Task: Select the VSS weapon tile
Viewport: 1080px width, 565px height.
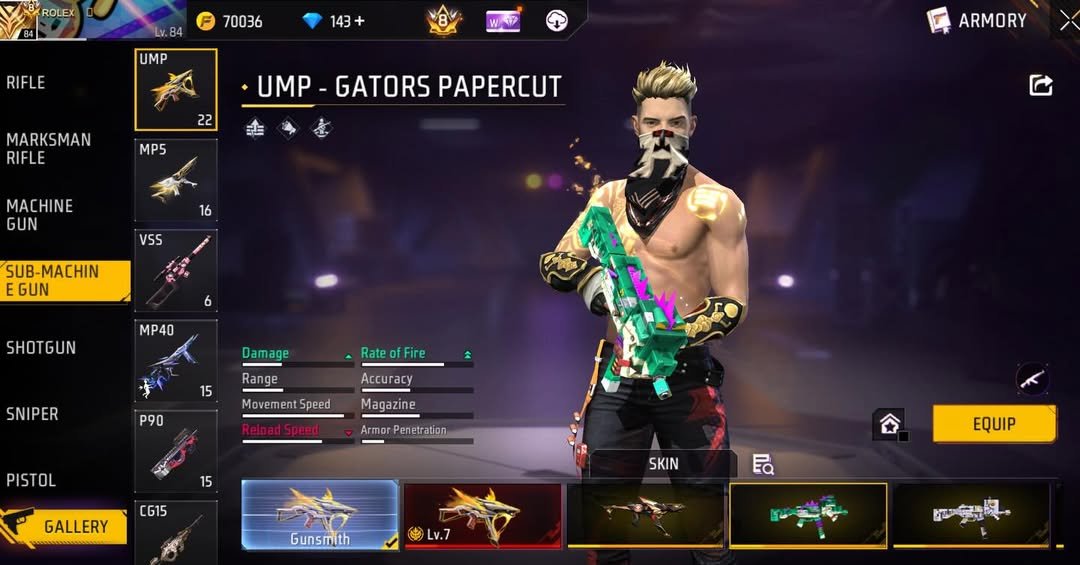Action: (176, 270)
